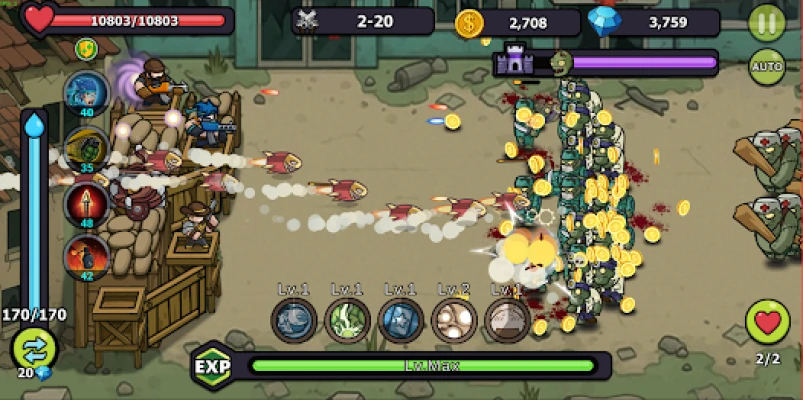Tap the gold coin currency icon
803x400 pixels.
pos(469,22)
